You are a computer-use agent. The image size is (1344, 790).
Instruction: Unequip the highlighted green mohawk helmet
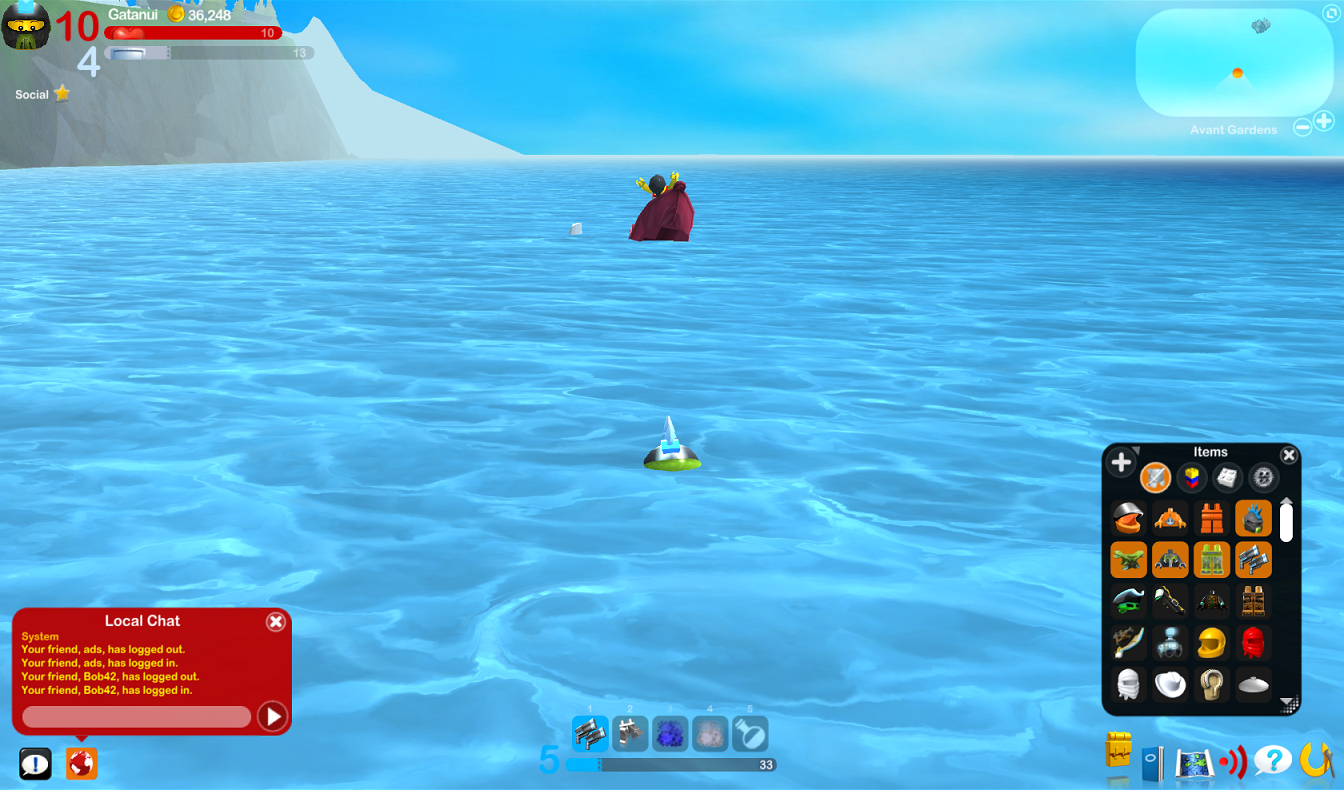(x=1251, y=517)
